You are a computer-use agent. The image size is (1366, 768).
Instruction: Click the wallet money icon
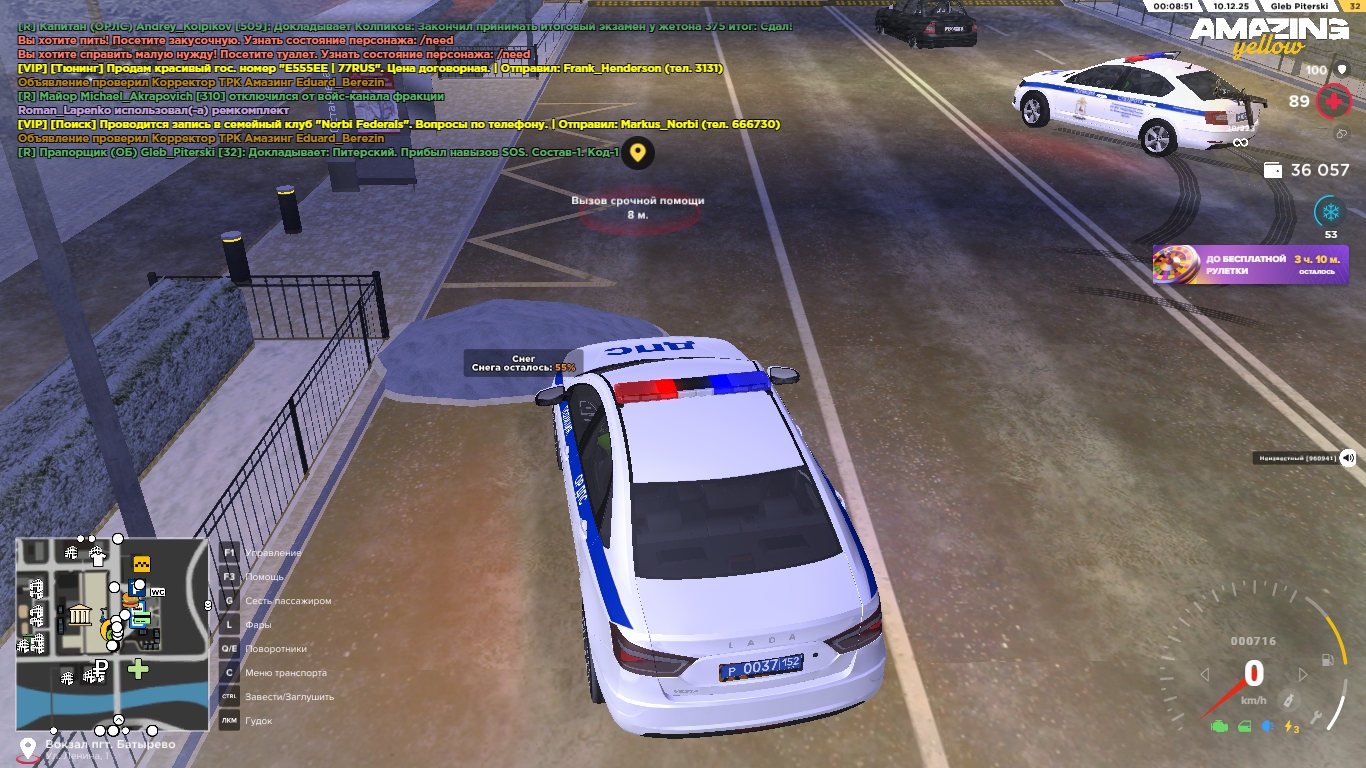[x=1274, y=170]
